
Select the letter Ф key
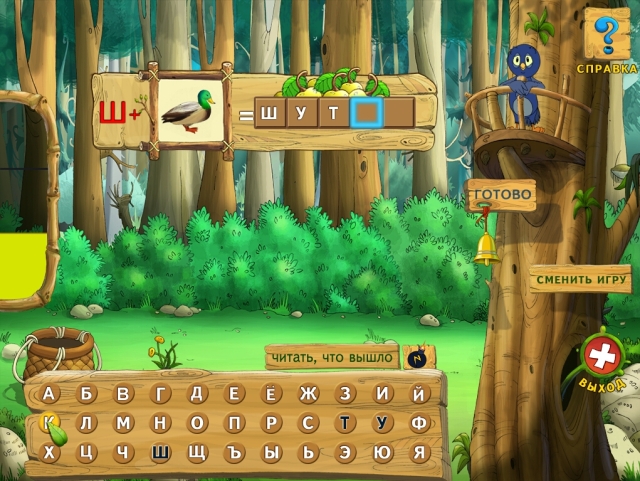(x=419, y=423)
